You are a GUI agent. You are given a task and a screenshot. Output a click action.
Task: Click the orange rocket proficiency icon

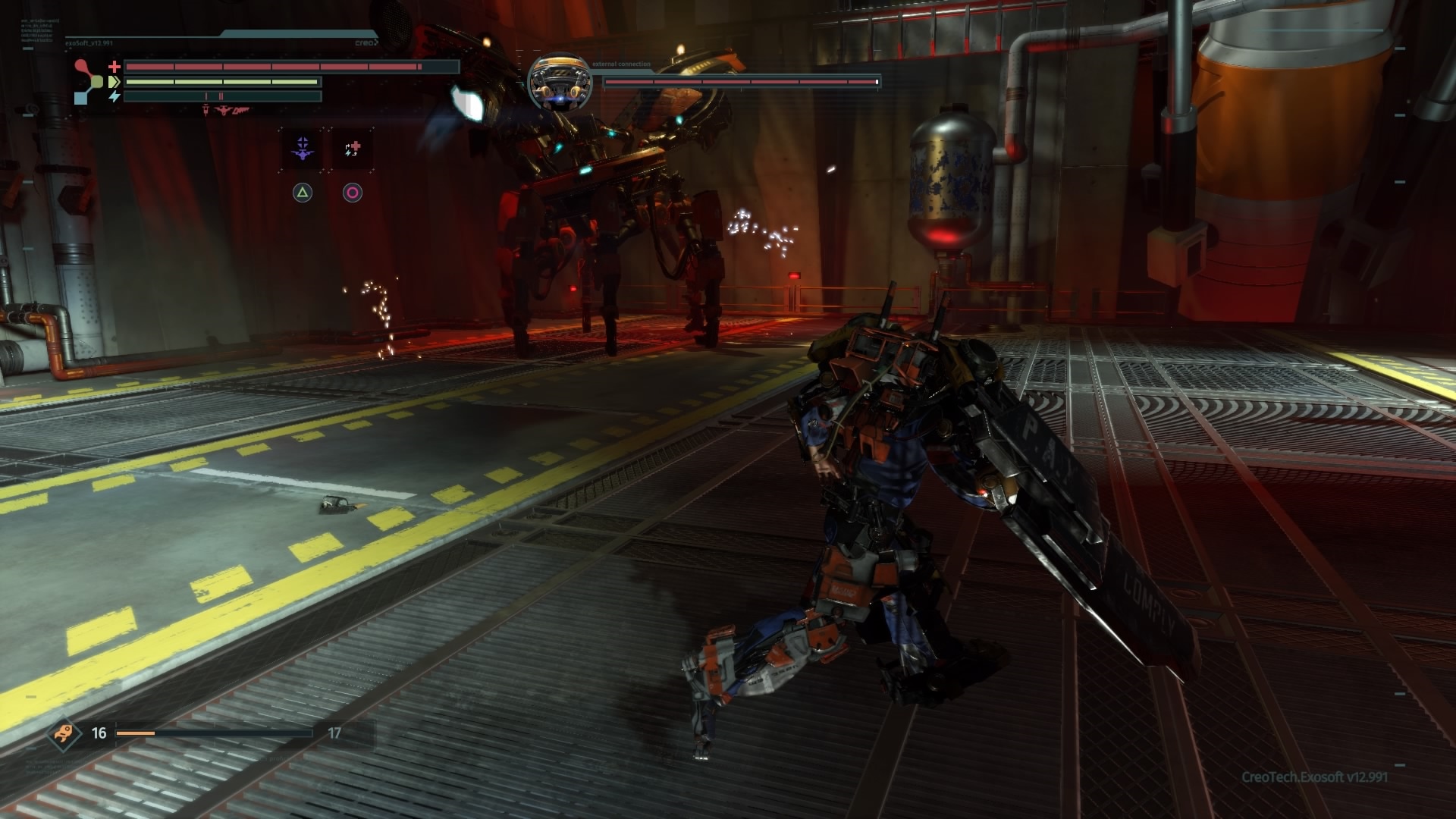click(x=61, y=733)
